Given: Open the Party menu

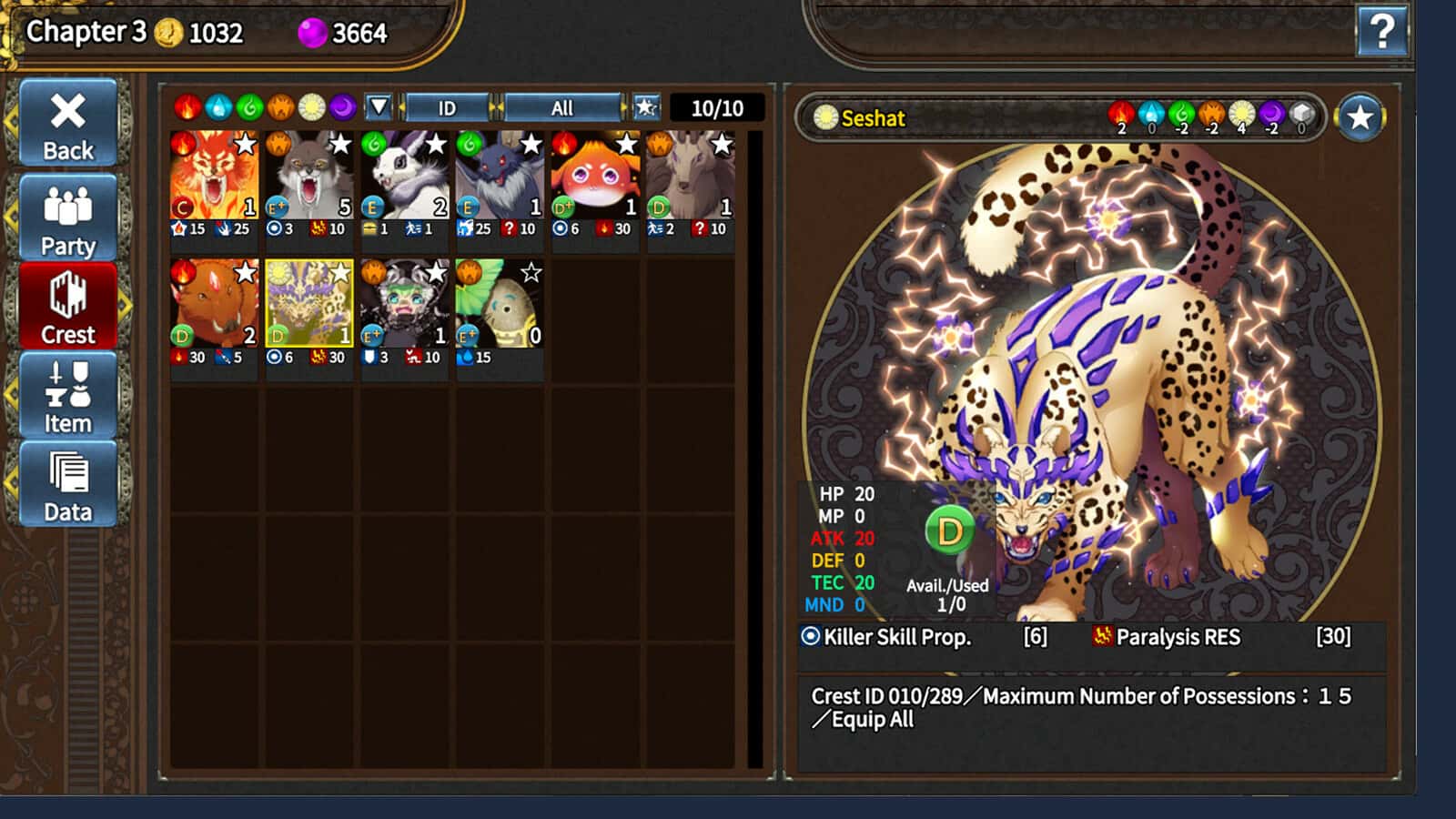Looking at the screenshot, I should 68,219.
